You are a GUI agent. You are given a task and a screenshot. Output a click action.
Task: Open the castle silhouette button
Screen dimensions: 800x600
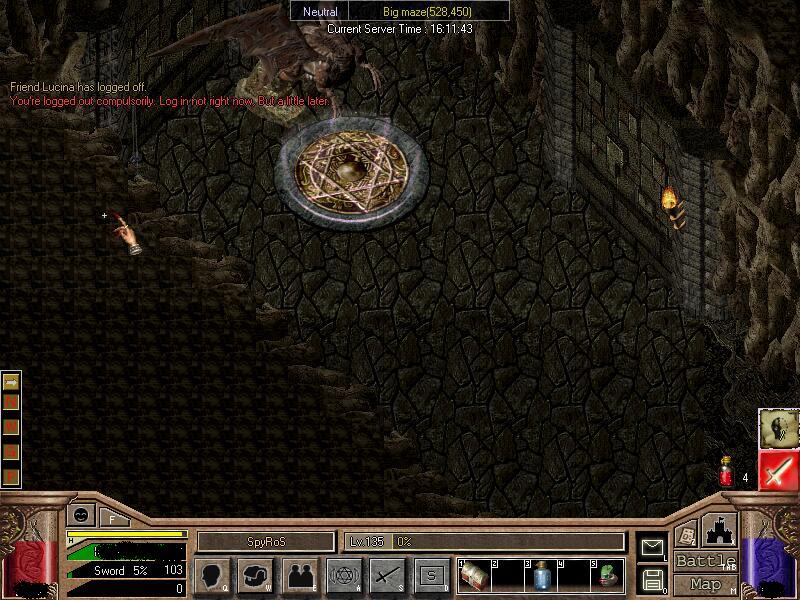719,530
